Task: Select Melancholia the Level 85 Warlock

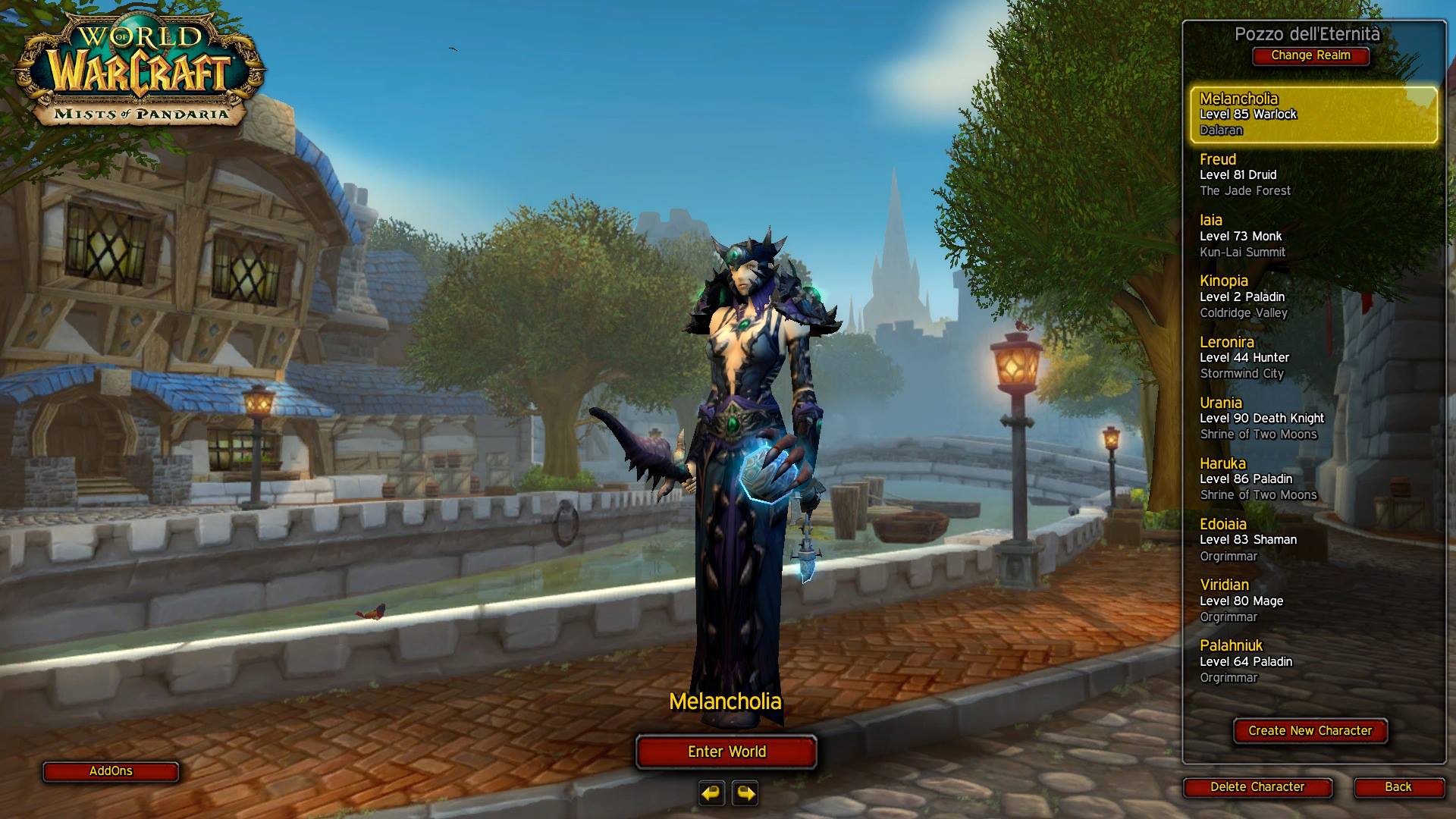Action: point(1313,115)
